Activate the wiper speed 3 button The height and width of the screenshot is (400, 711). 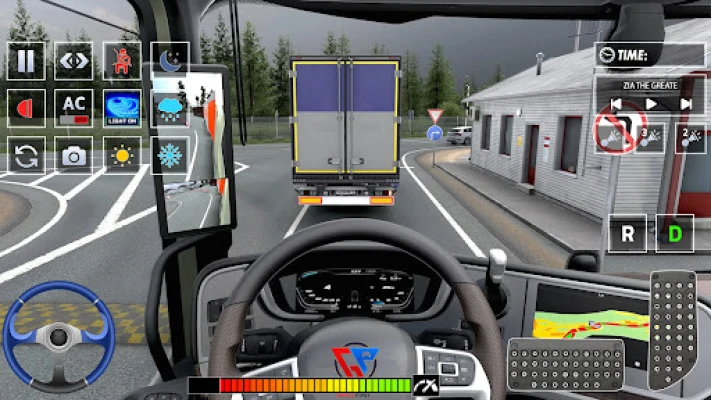[651, 137]
